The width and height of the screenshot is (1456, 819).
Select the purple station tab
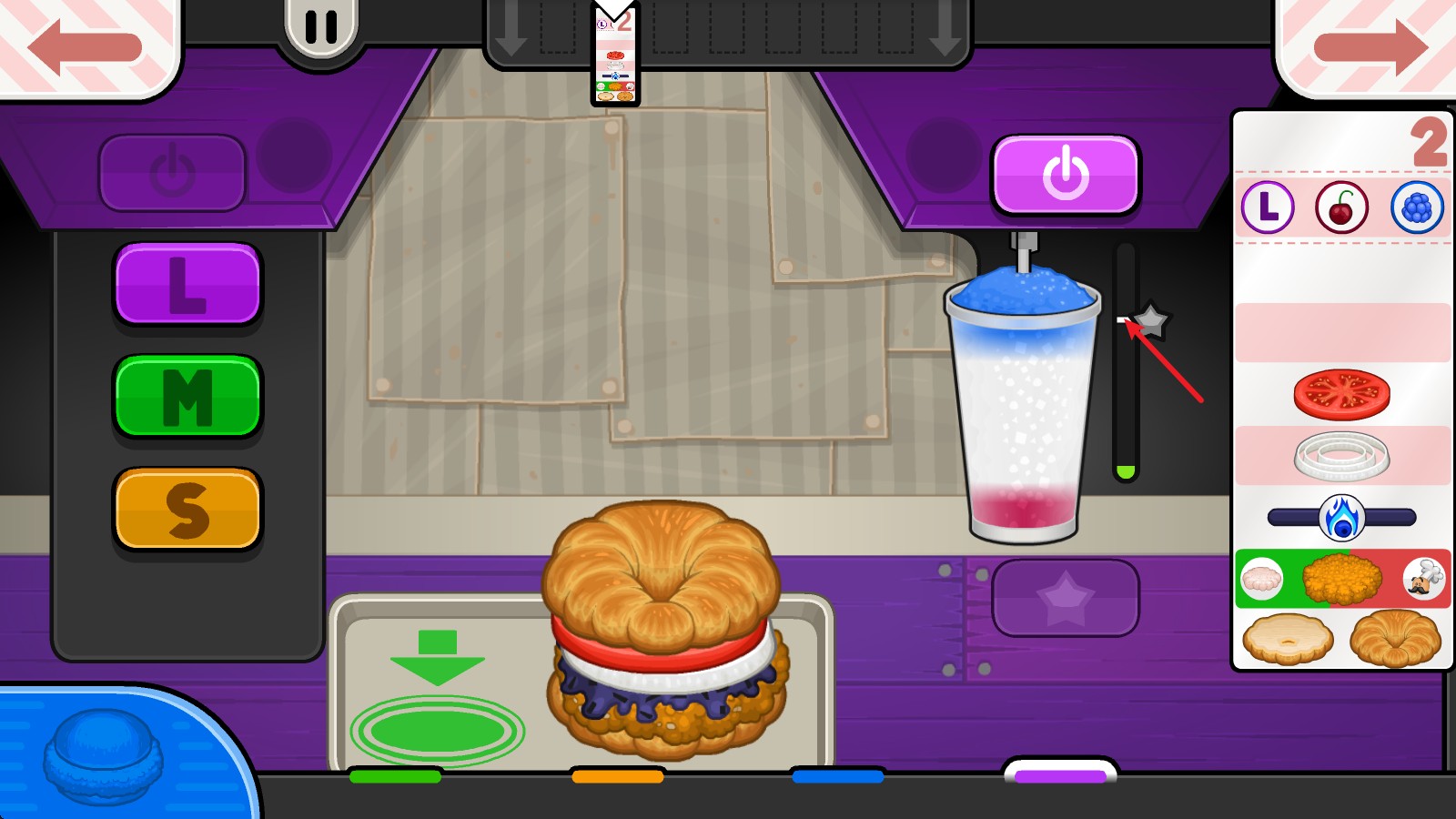1060,774
